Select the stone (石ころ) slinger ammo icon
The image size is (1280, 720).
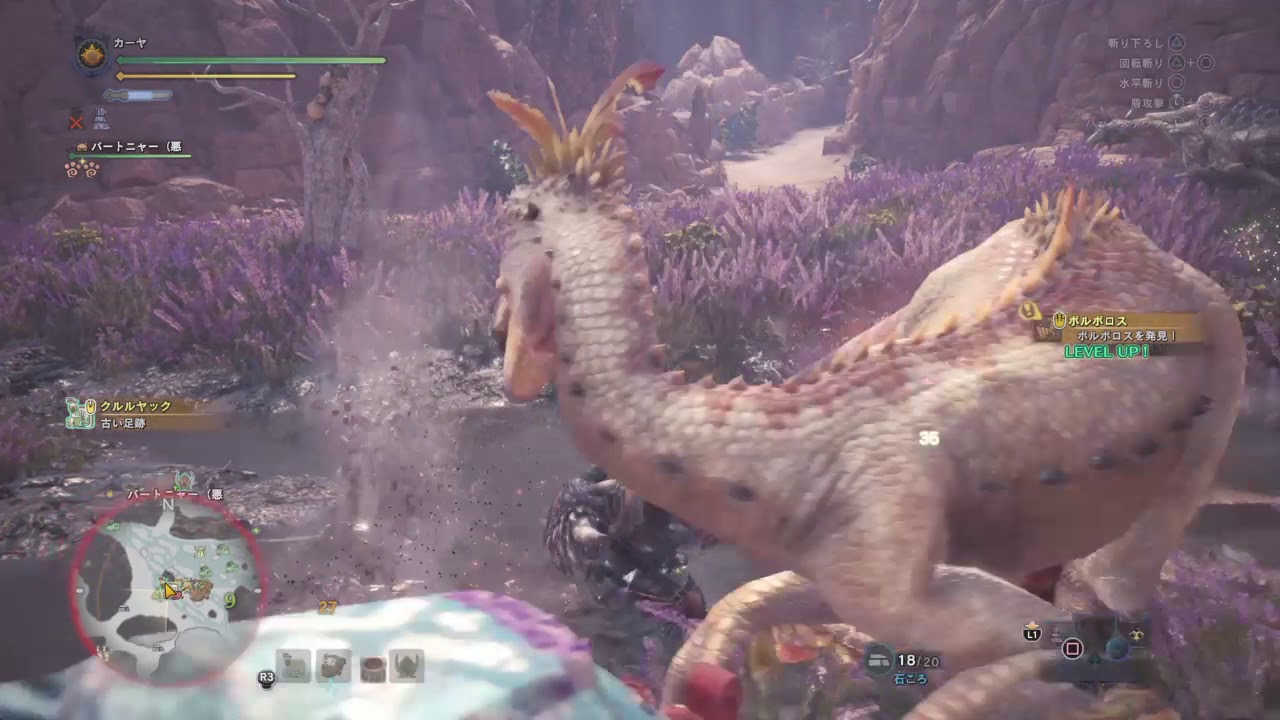tap(879, 658)
